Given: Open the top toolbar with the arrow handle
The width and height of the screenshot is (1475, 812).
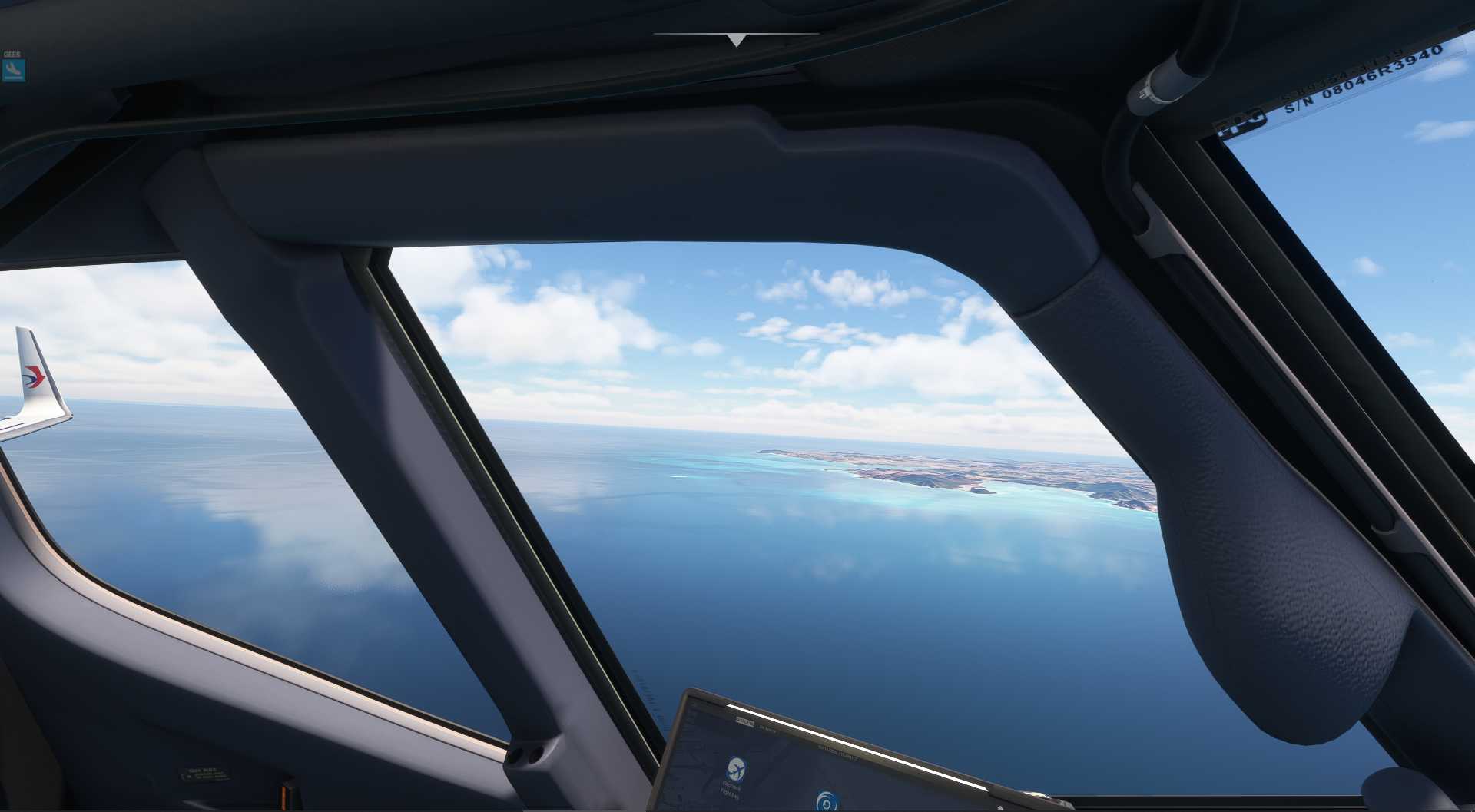Looking at the screenshot, I should [x=736, y=40].
